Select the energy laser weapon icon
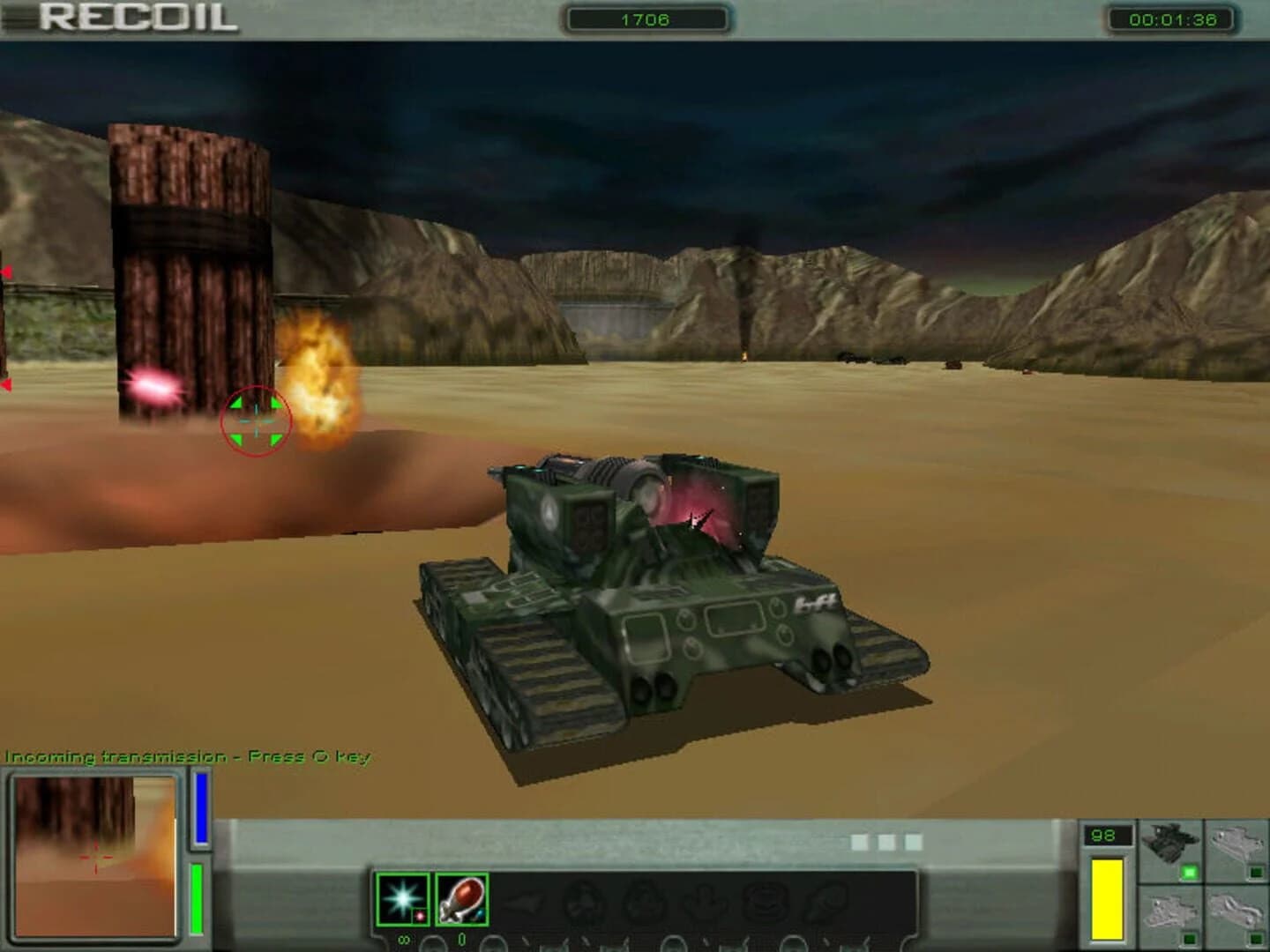The image size is (1270, 952). pos(401,899)
